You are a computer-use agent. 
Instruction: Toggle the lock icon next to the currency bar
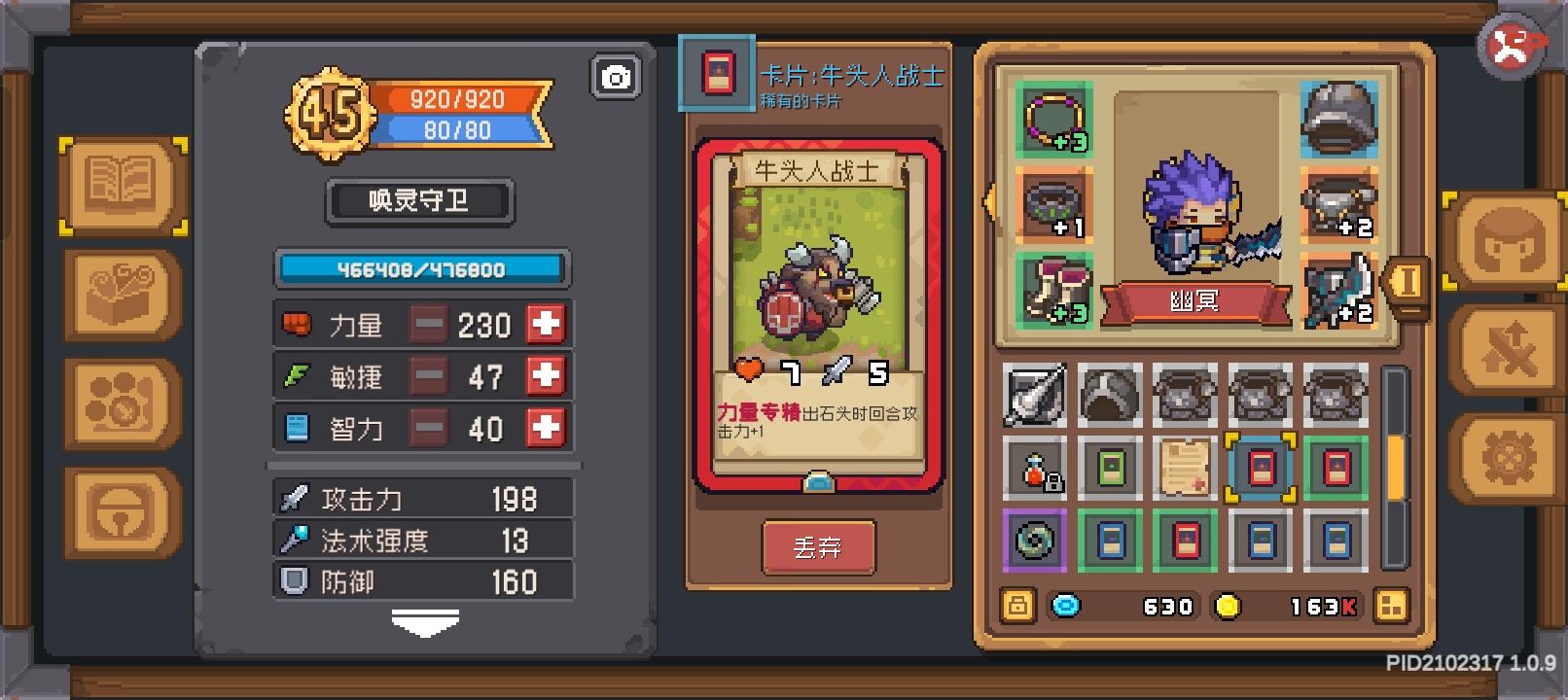(1017, 606)
